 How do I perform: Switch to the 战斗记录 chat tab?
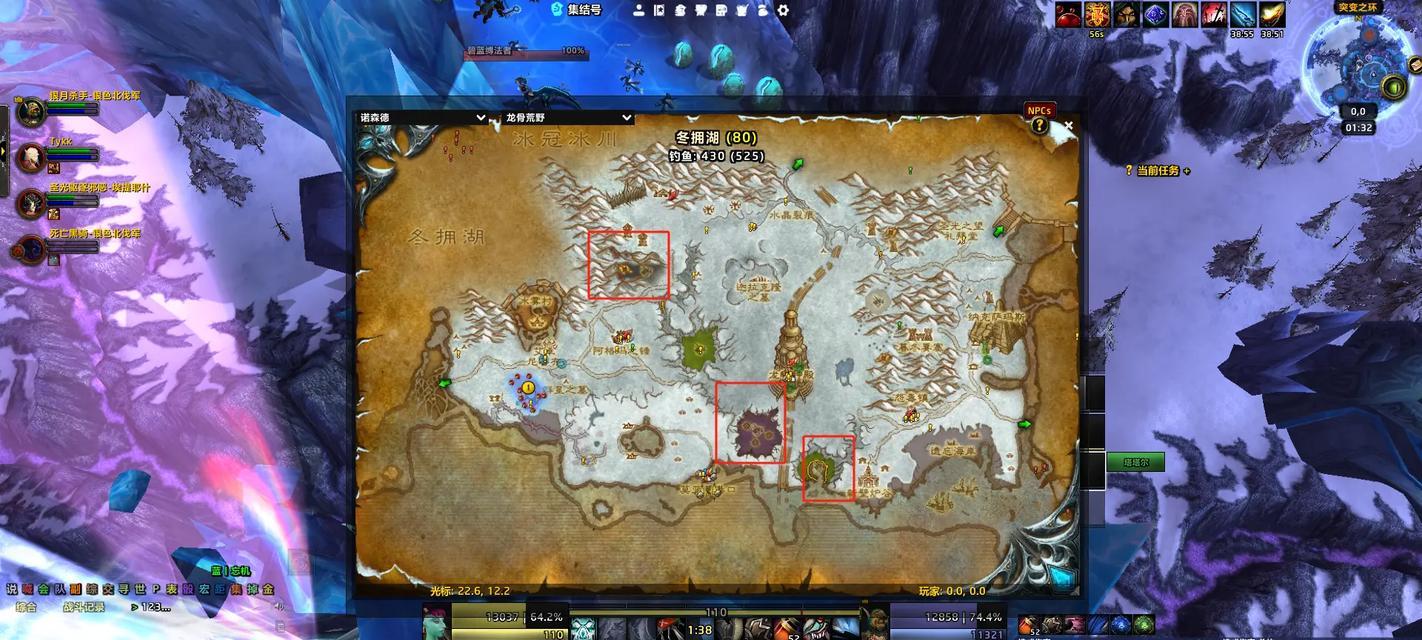coord(84,606)
